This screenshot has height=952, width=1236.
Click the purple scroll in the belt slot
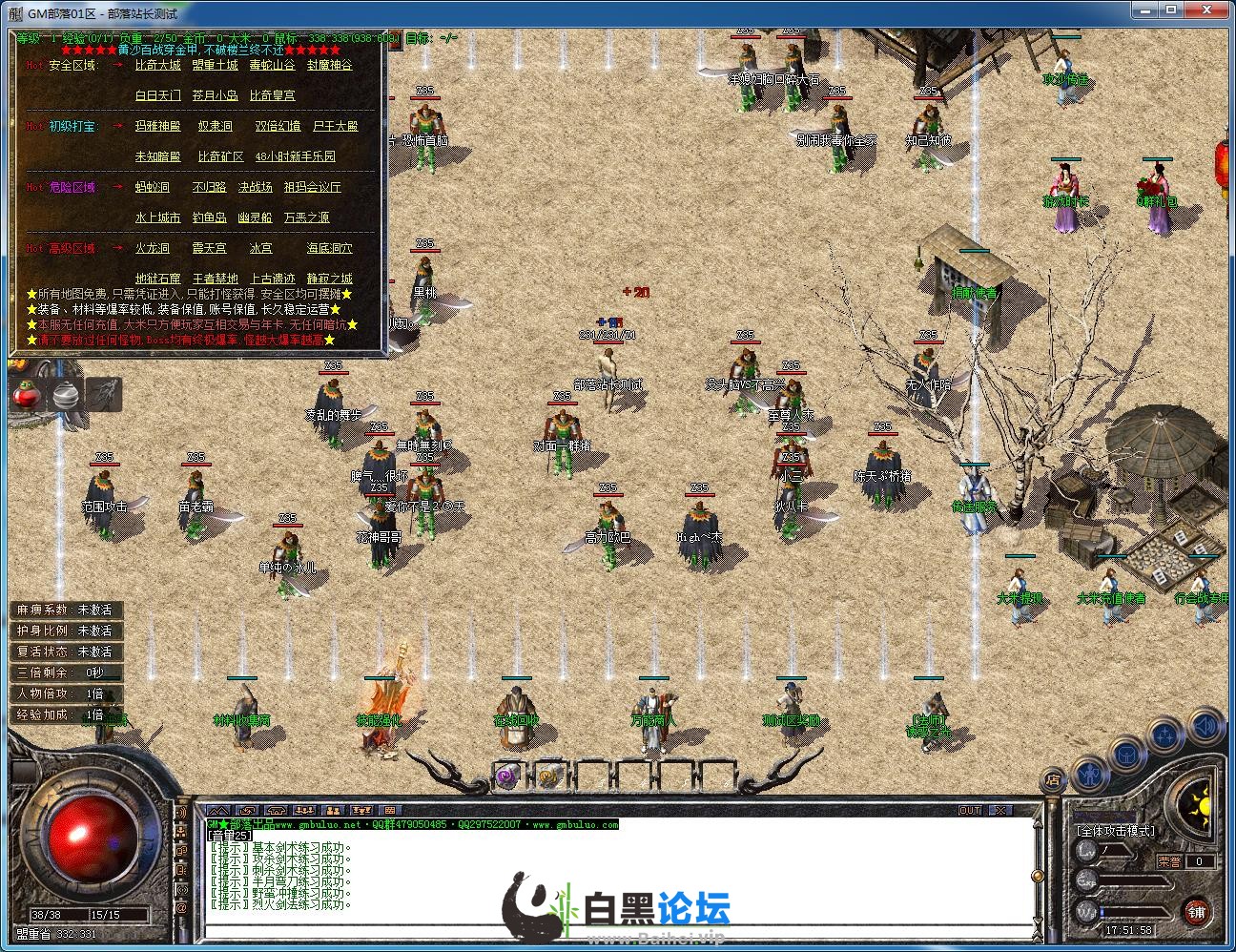click(x=508, y=776)
